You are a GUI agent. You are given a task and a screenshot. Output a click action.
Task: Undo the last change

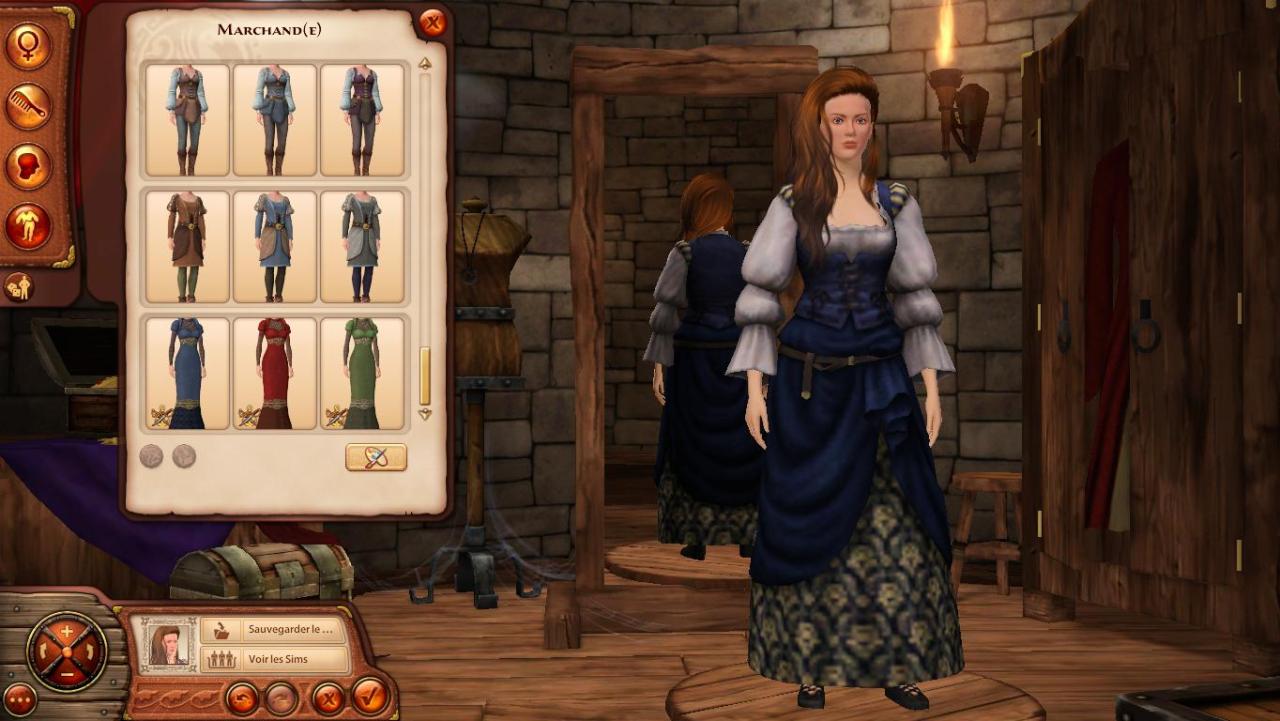[241, 696]
